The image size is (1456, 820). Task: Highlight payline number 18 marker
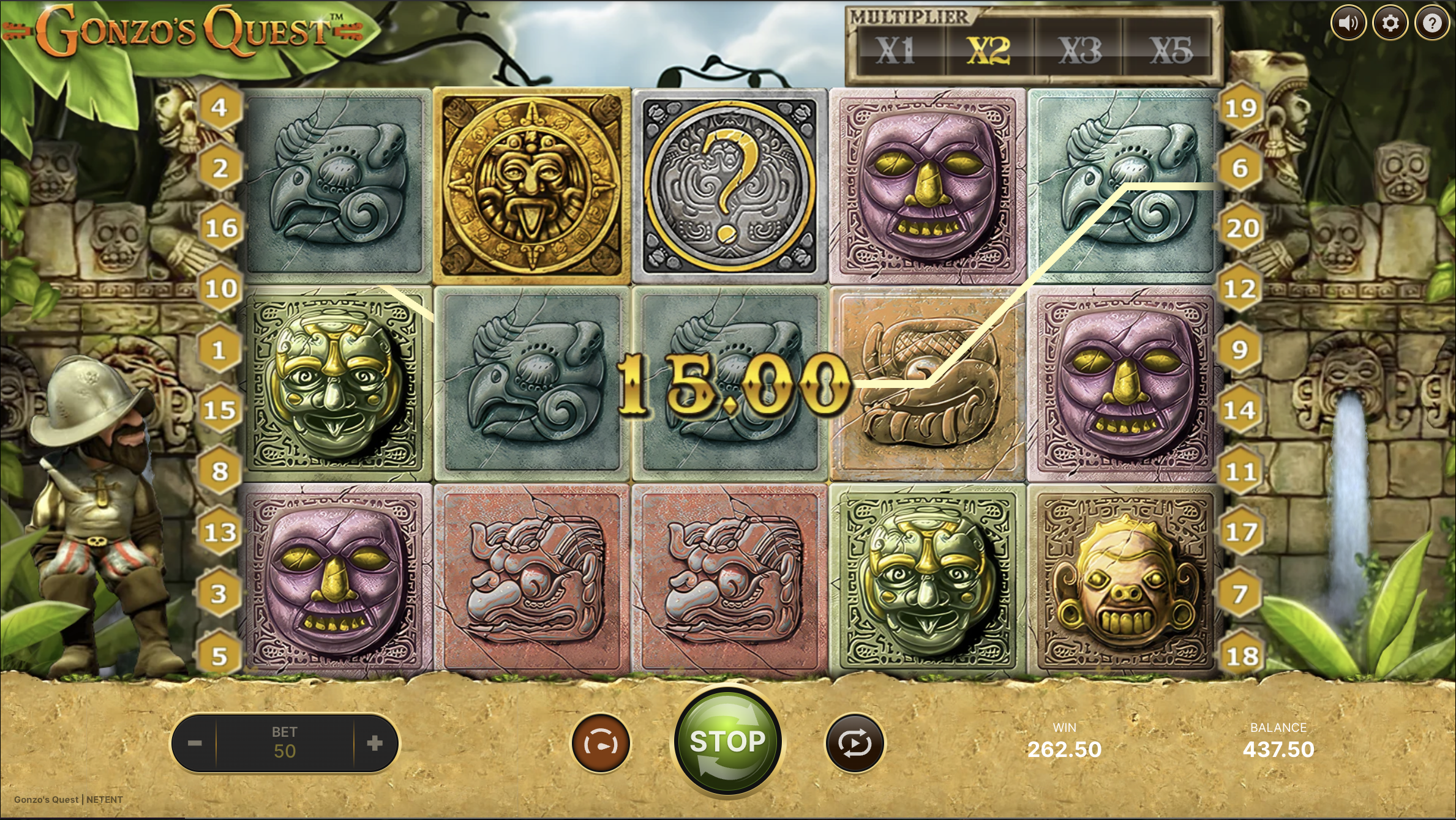1242,656
